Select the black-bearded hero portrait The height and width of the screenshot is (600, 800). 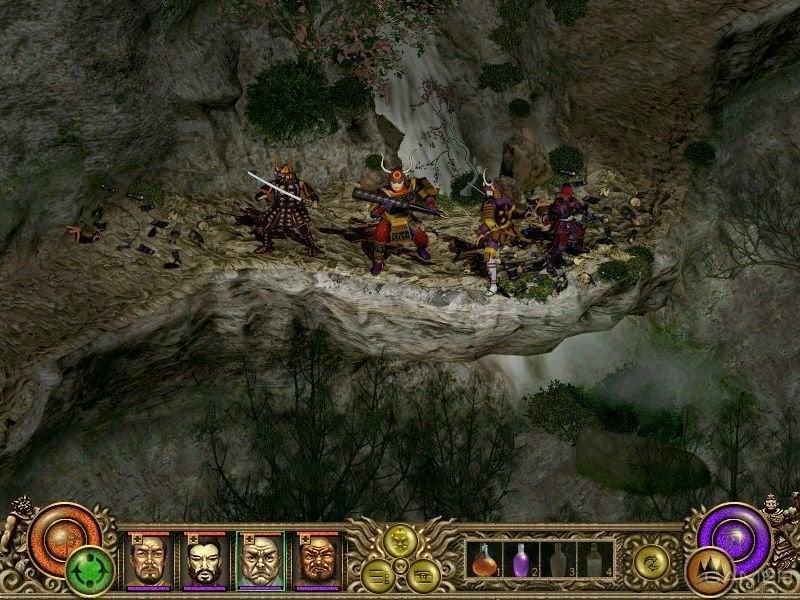205,561
